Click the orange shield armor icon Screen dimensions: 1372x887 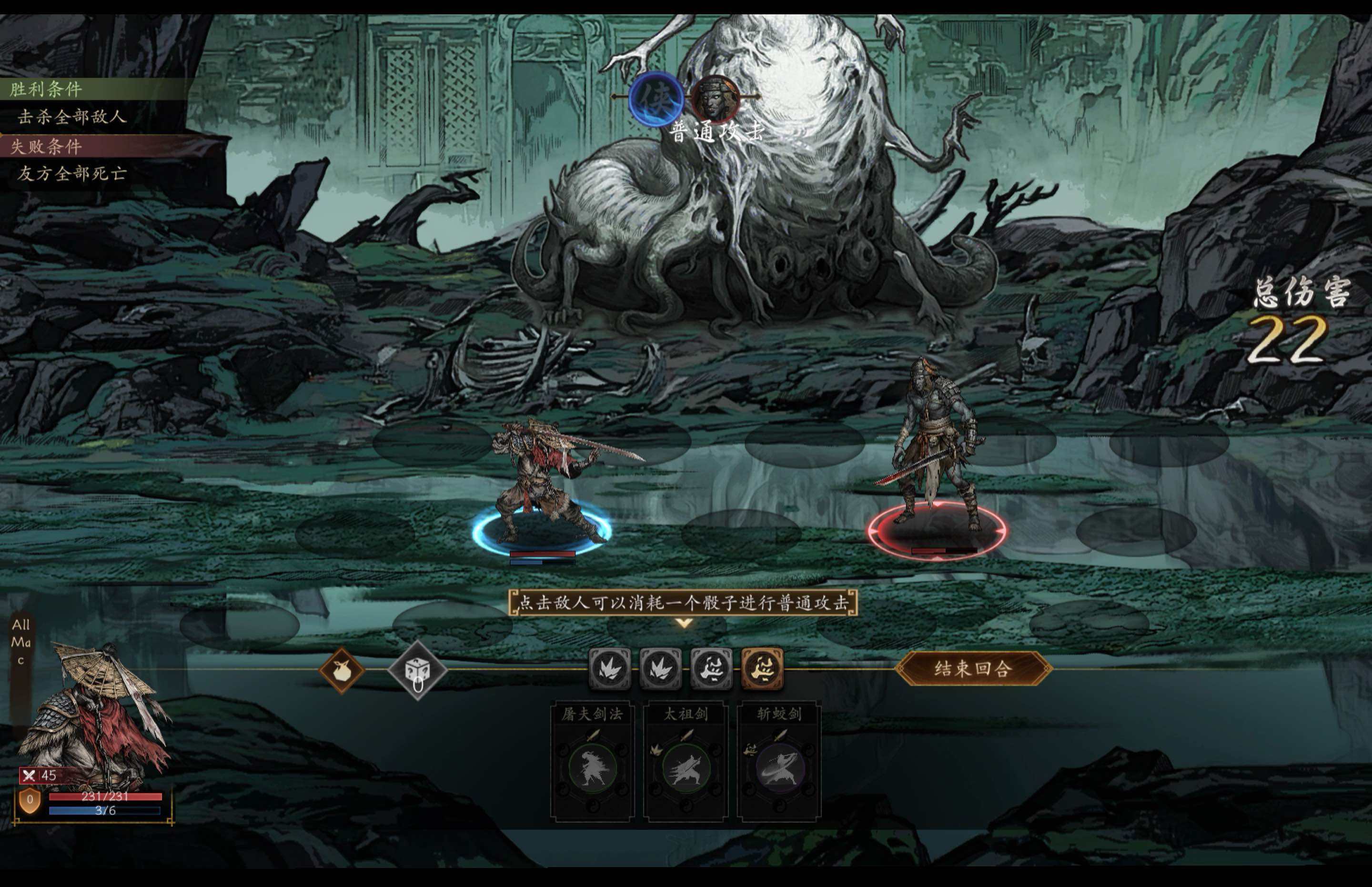tap(30, 800)
